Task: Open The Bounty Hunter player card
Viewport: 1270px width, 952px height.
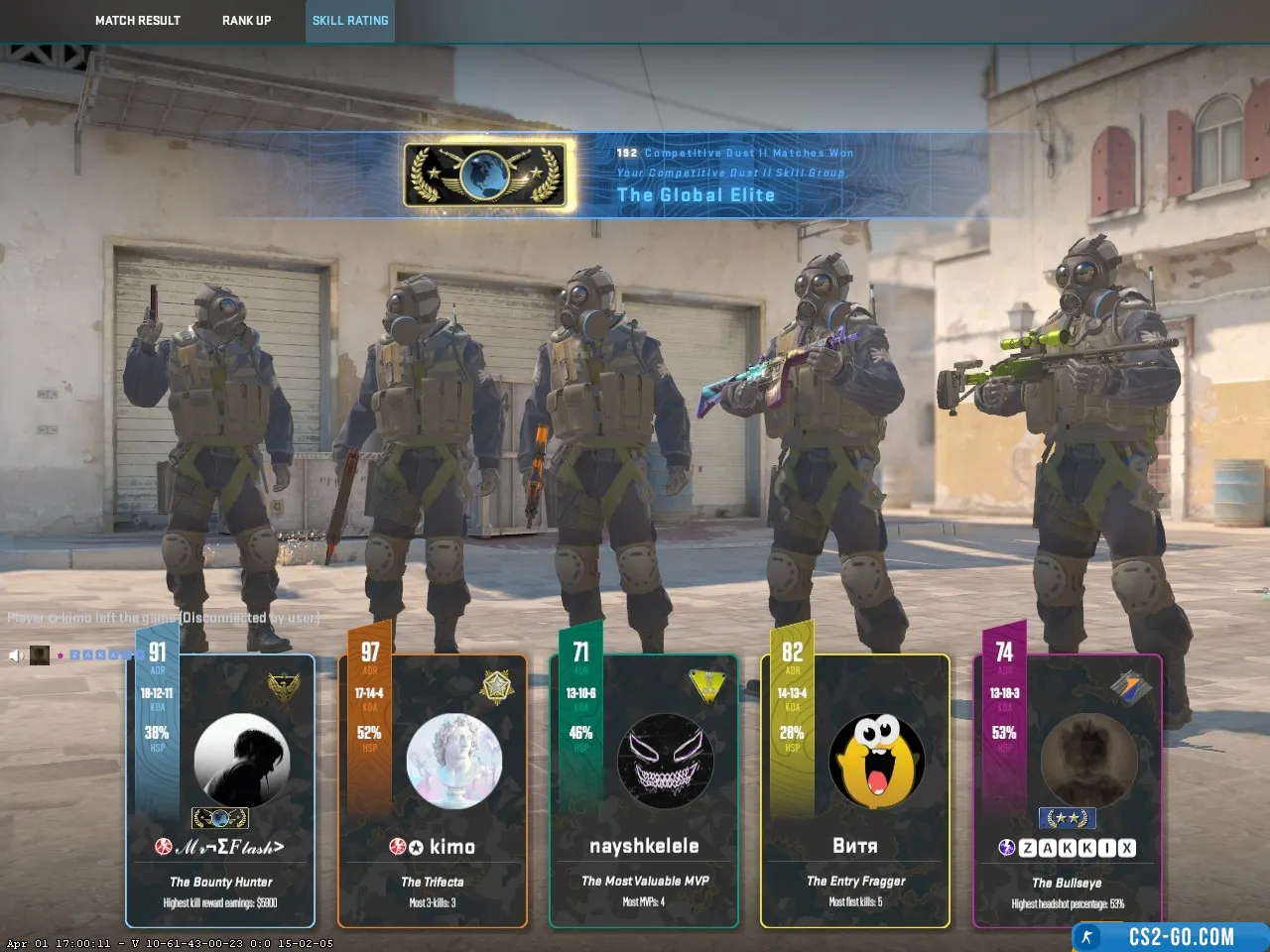Action: click(220, 793)
